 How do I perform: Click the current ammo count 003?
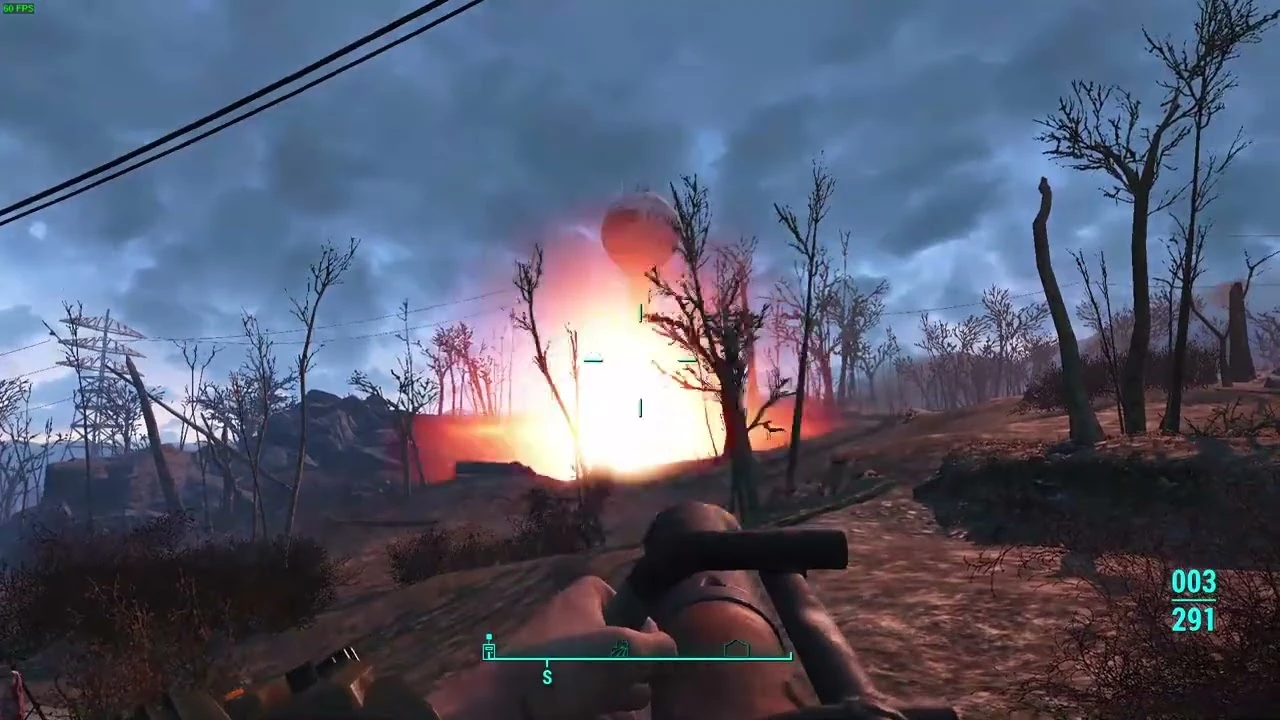[1194, 583]
